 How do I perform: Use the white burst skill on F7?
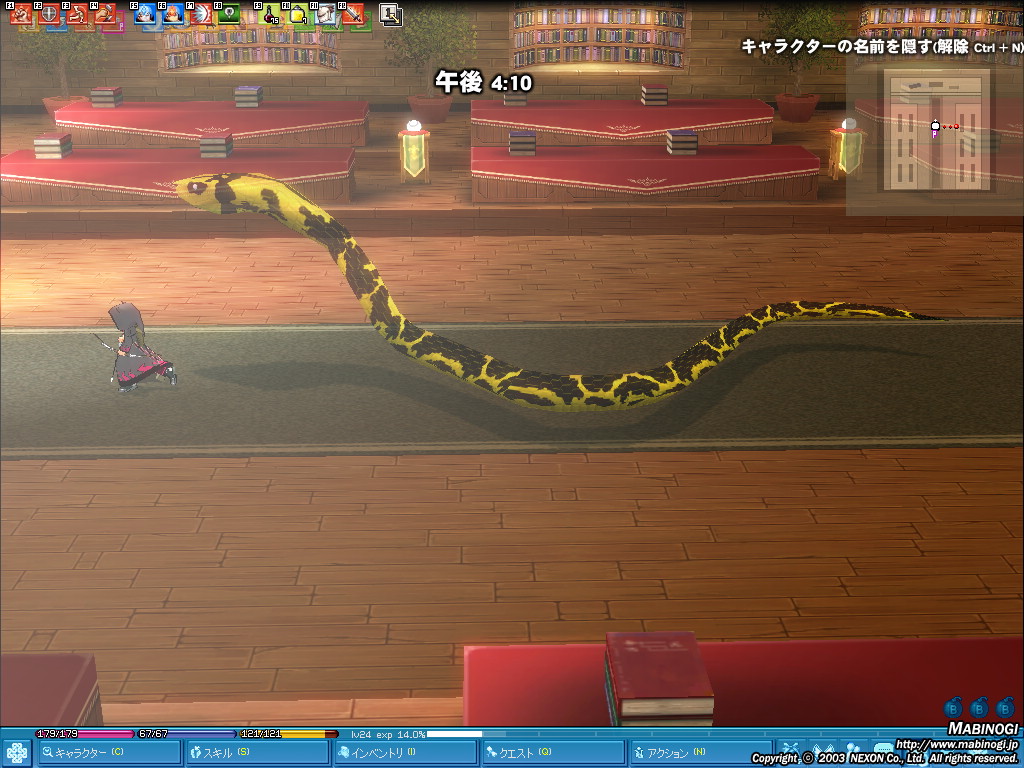(202, 15)
